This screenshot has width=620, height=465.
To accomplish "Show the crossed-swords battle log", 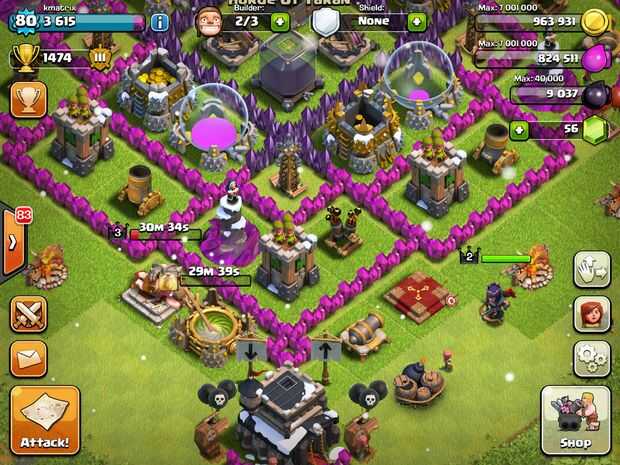I will (x=28, y=314).
